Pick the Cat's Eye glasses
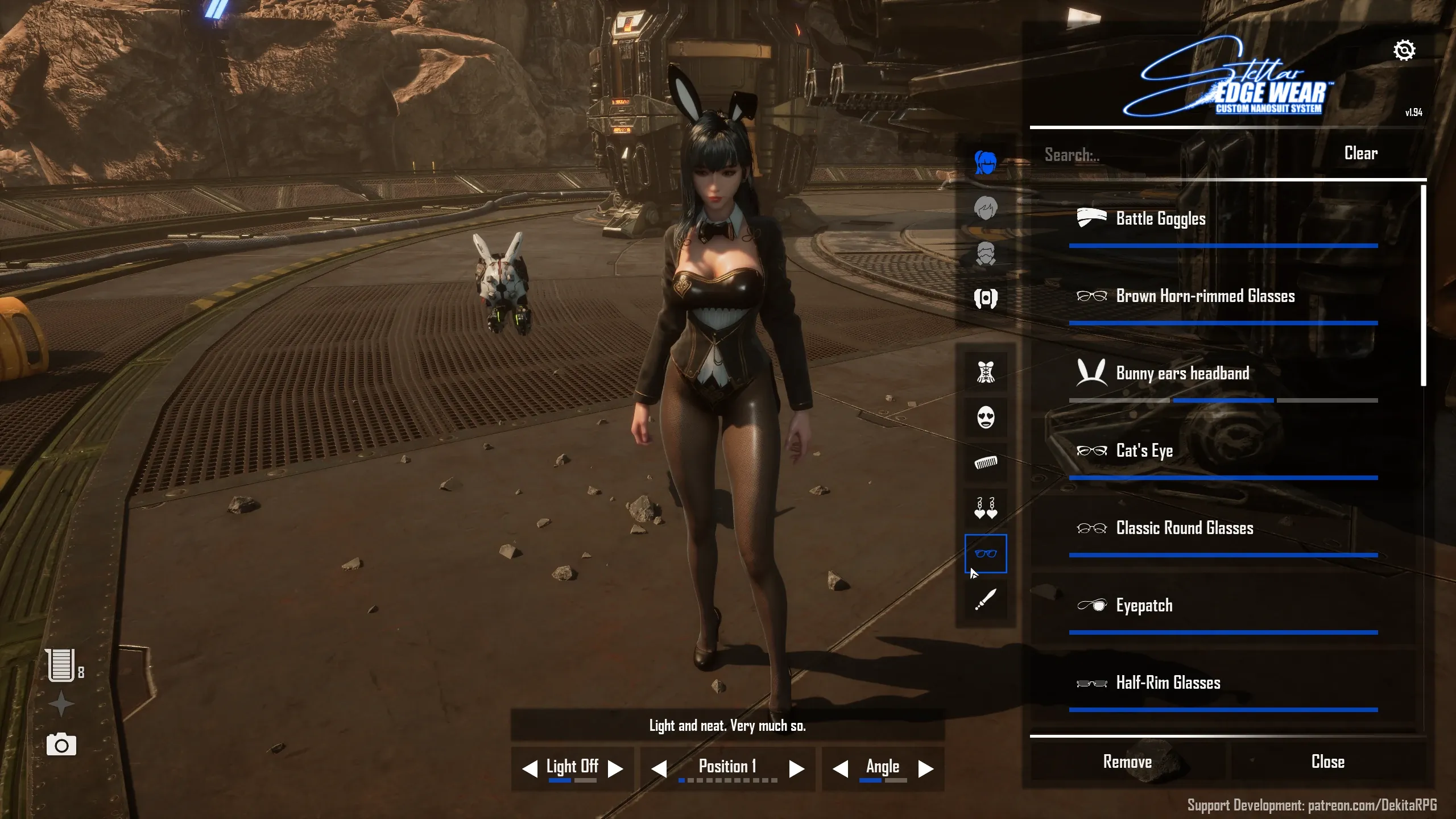Image resolution: width=1456 pixels, height=819 pixels. click(1144, 451)
